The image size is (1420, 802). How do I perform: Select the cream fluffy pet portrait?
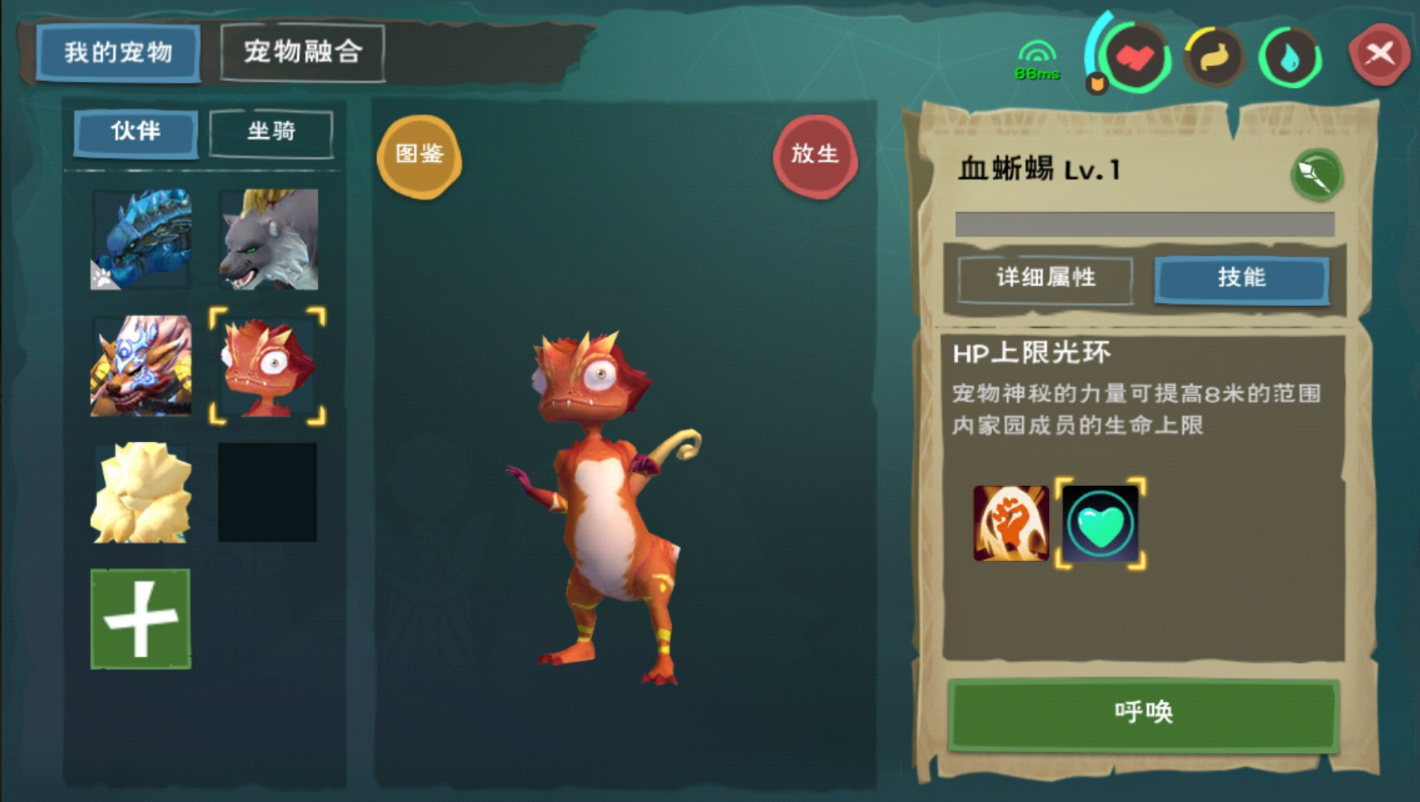click(141, 493)
